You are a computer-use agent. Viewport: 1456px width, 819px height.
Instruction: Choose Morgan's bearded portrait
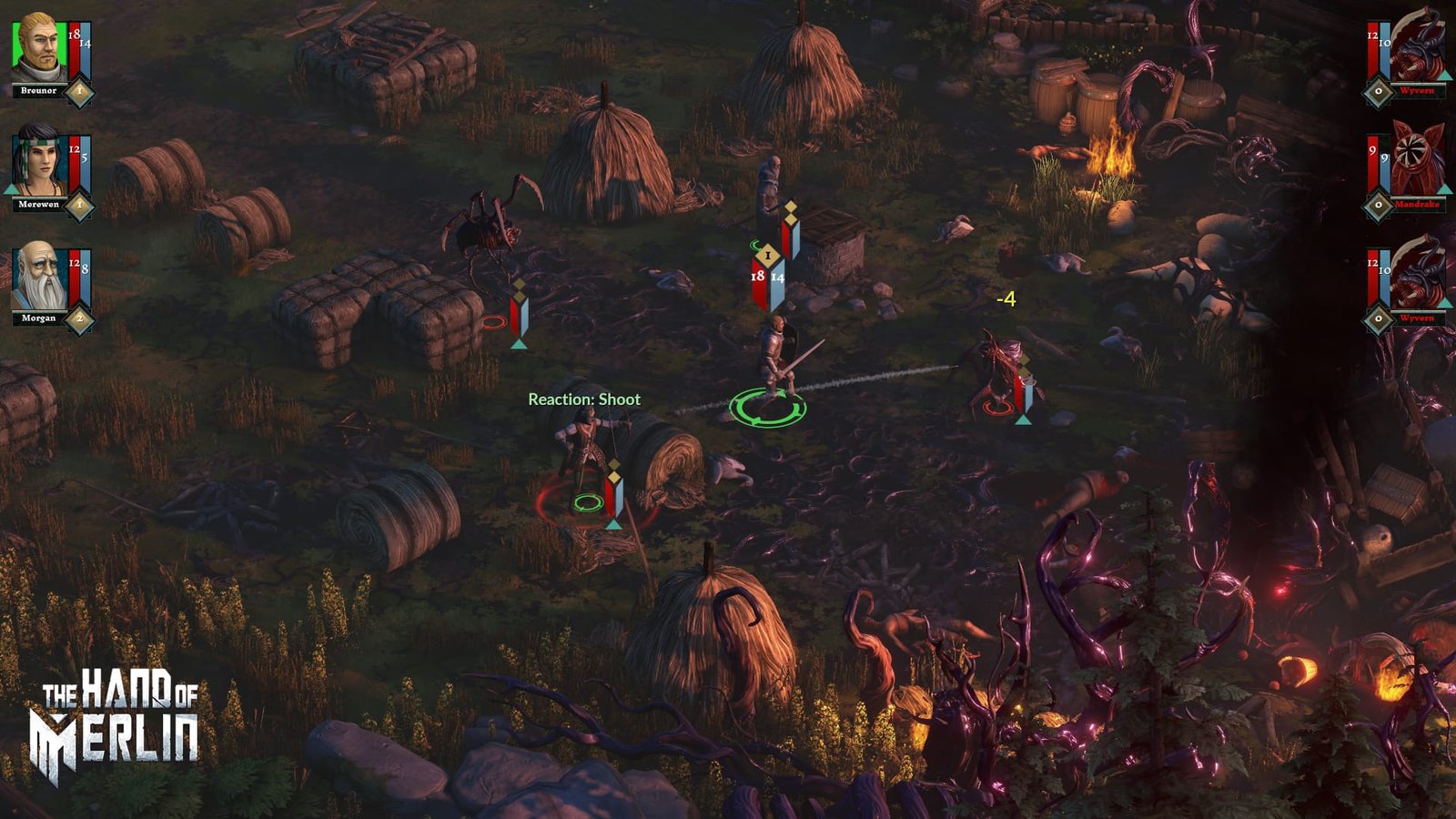pos(36,277)
